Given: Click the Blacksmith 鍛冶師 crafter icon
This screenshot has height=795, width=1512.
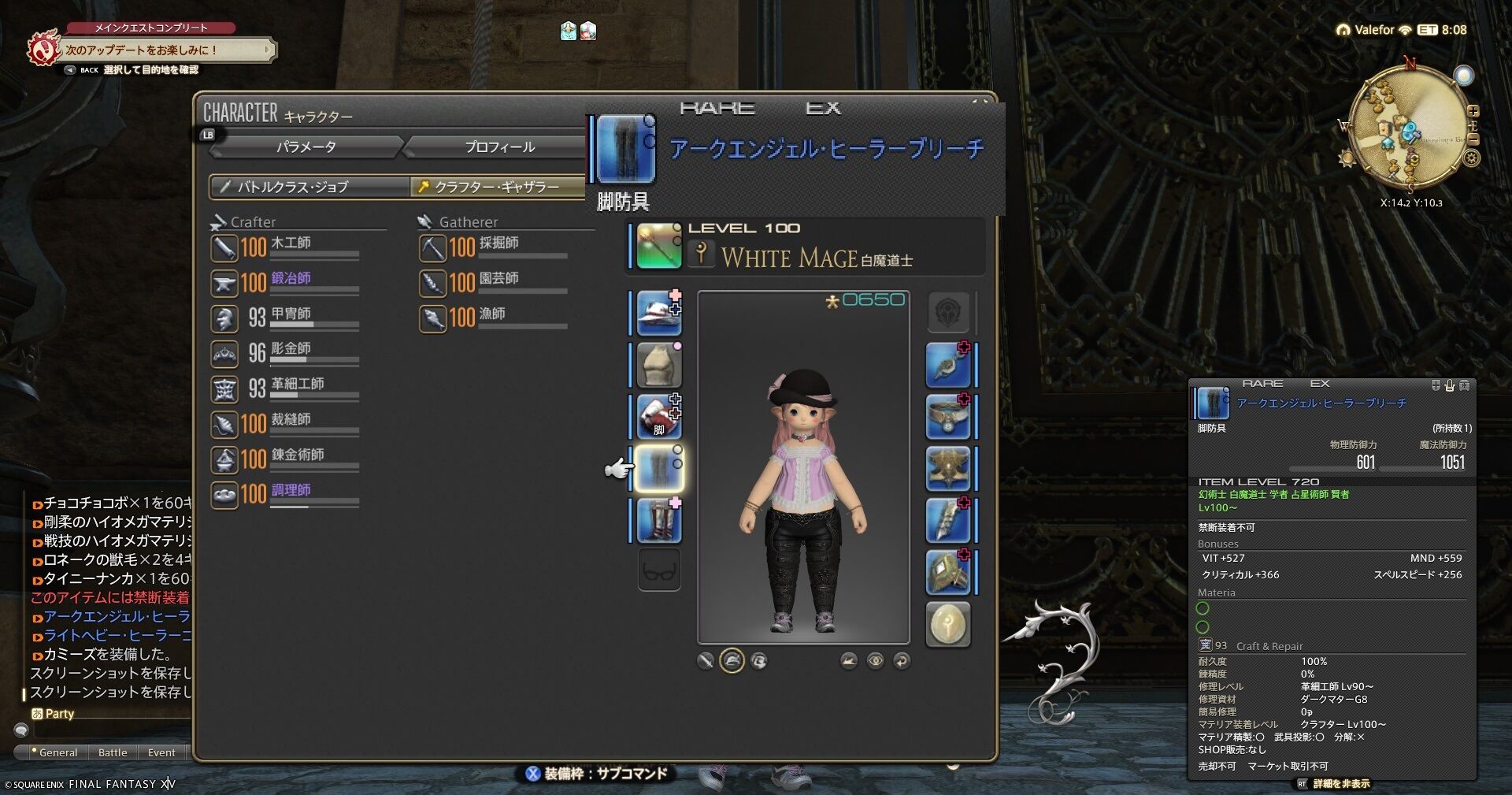Looking at the screenshot, I should coord(224,282).
